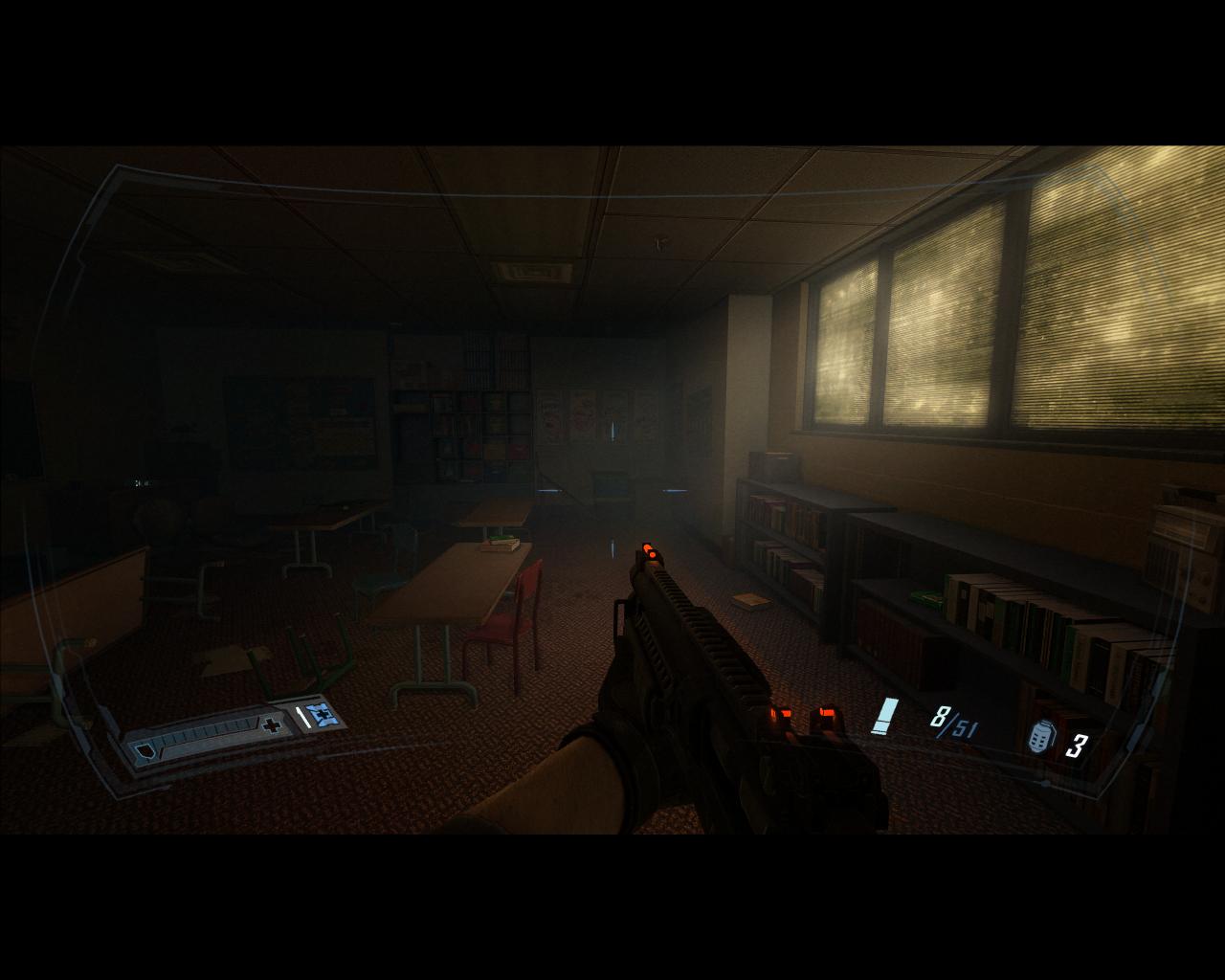Screen dimensions: 1225x980
Task: Select the grenade icon
Action: coord(1041,738)
